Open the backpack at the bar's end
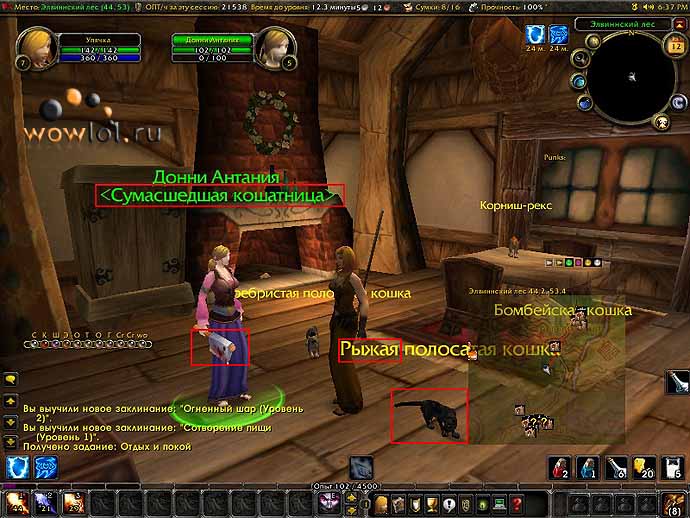The height and width of the screenshot is (518, 690). pyautogui.click(x=676, y=503)
